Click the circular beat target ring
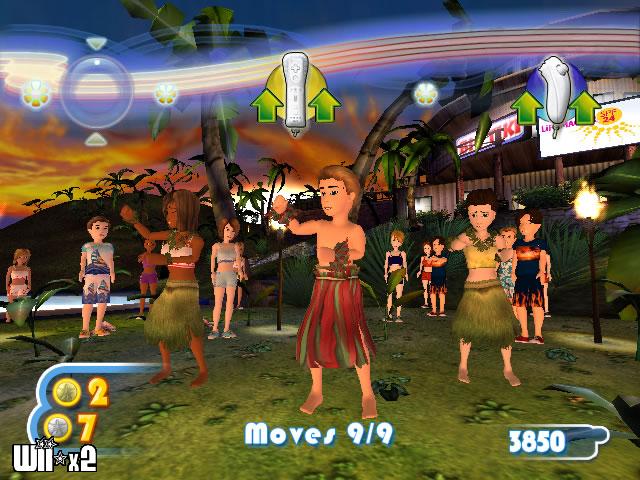 tap(96, 93)
